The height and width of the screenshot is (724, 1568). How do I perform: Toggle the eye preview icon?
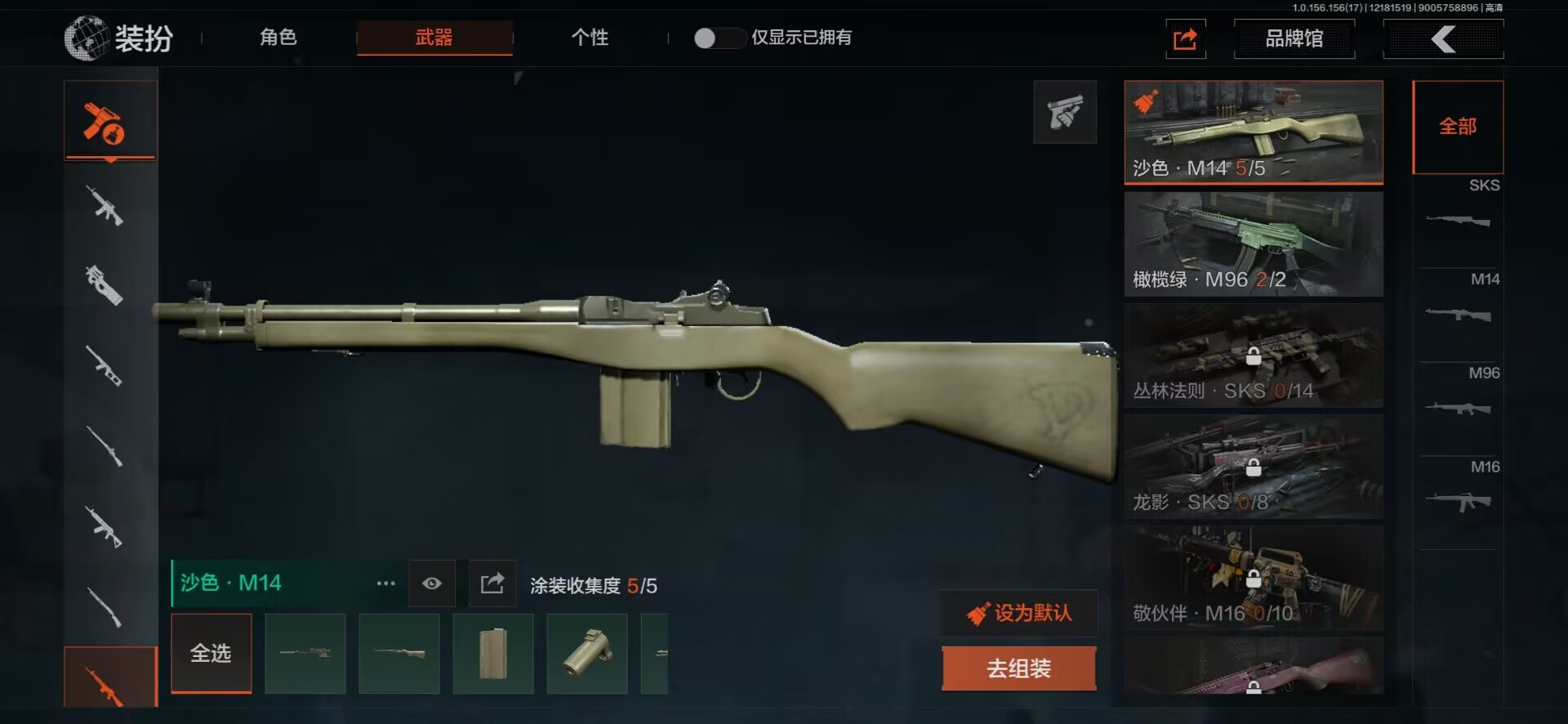[x=432, y=583]
